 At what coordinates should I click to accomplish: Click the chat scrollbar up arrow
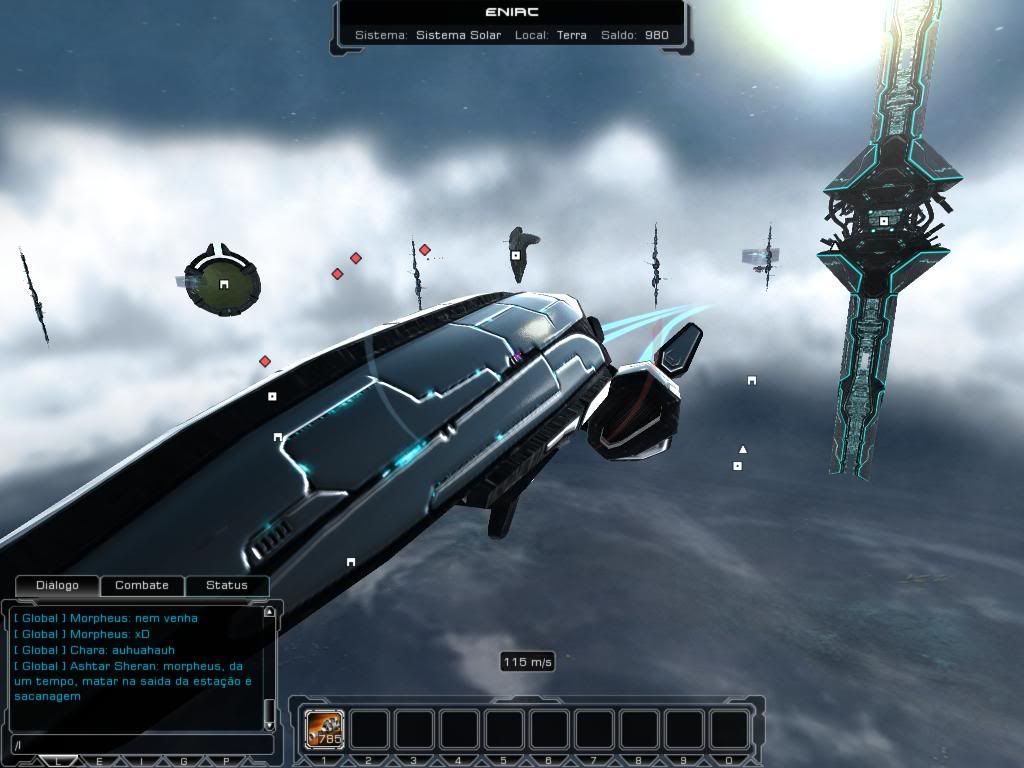point(269,611)
